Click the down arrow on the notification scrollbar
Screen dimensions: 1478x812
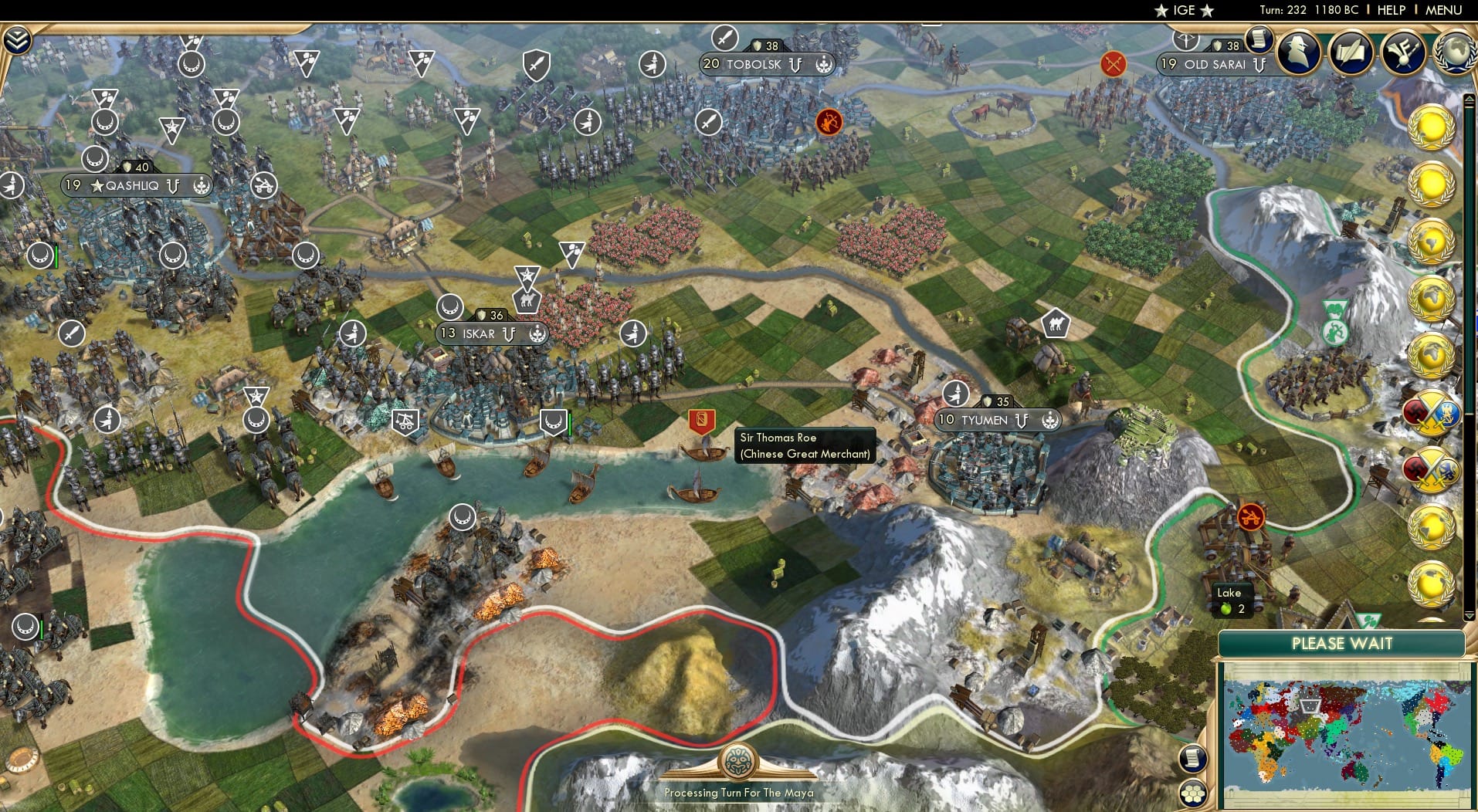click(1469, 616)
